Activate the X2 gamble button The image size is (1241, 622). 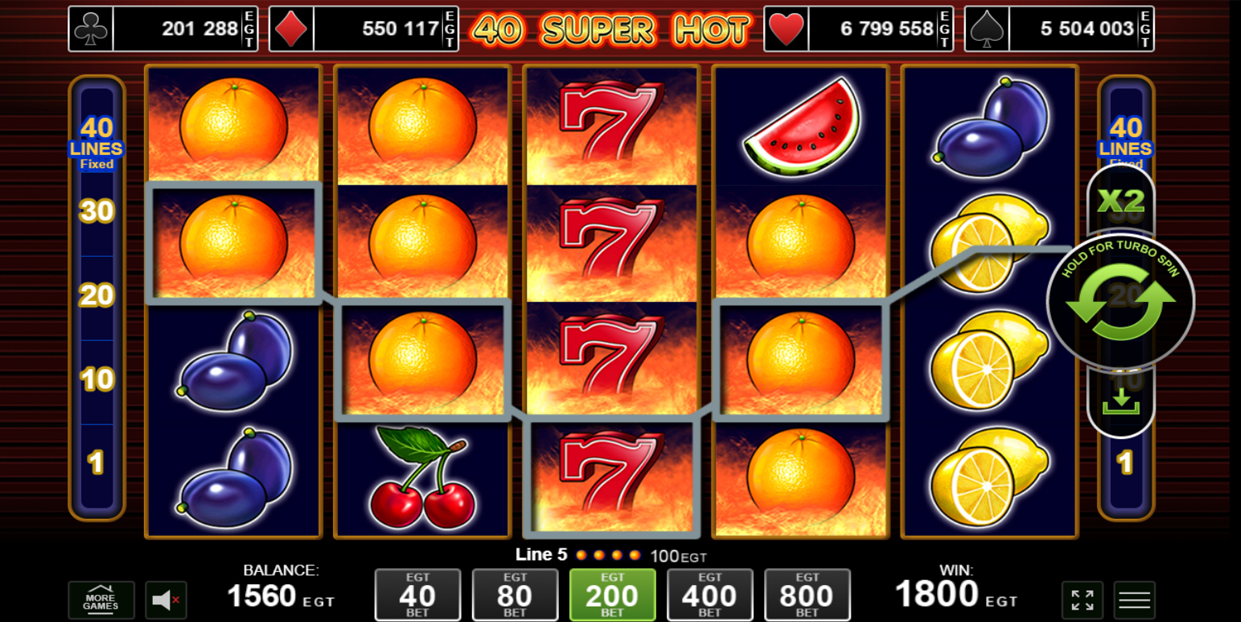[1121, 201]
